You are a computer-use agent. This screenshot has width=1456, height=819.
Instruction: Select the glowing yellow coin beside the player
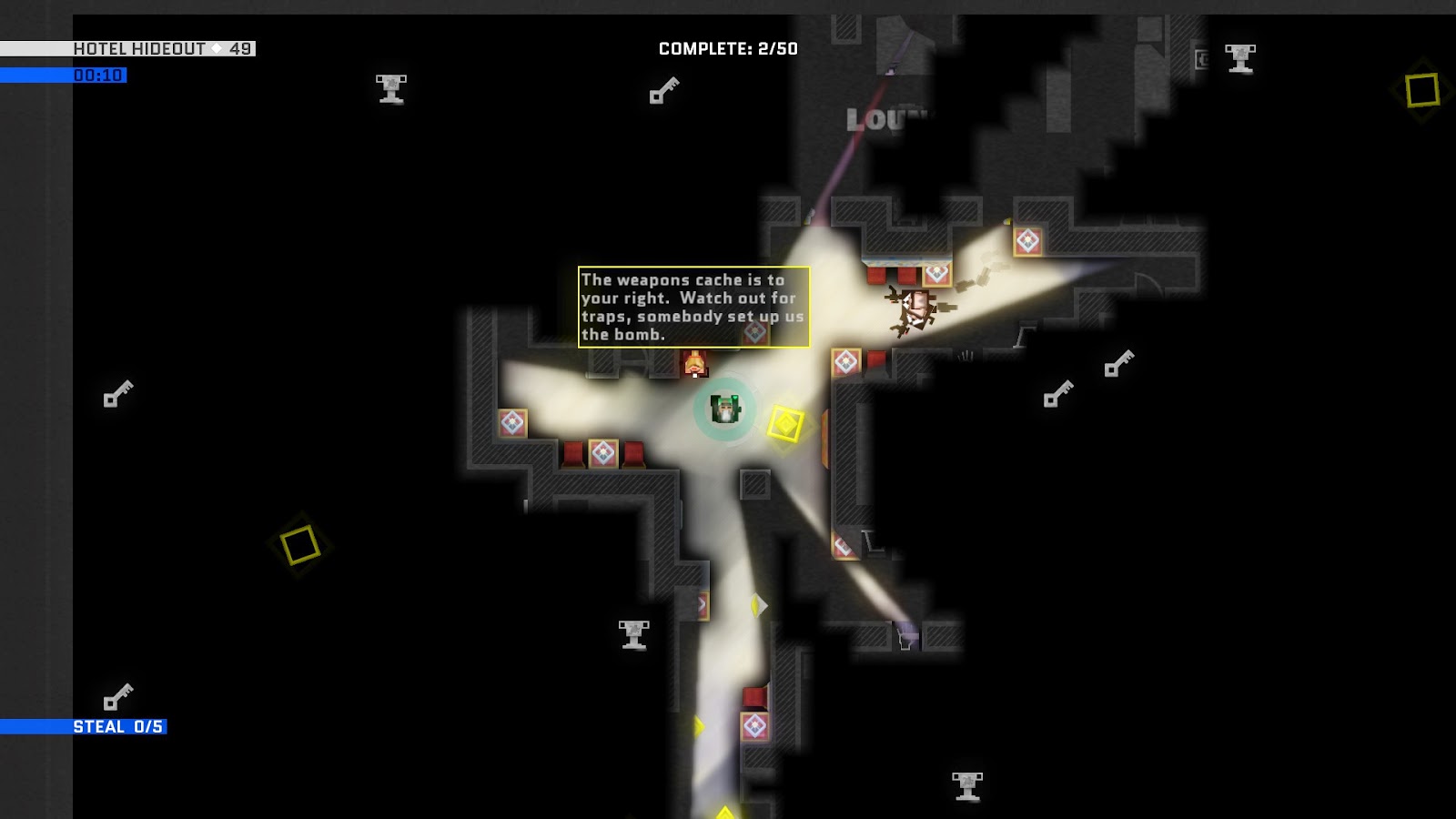786,423
